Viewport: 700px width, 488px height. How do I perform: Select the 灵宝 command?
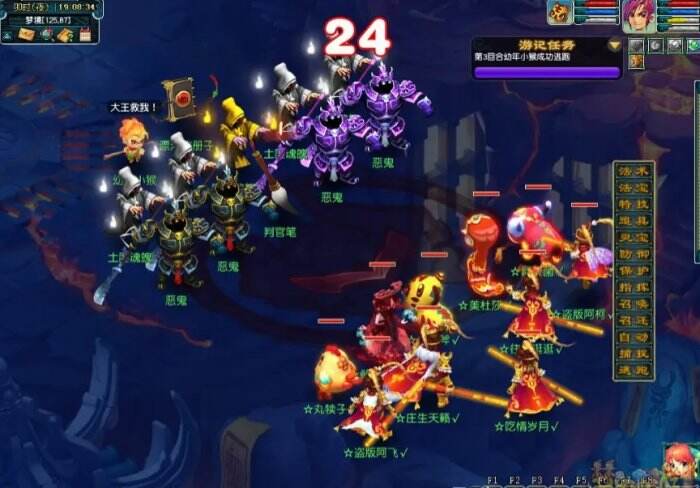634,238
